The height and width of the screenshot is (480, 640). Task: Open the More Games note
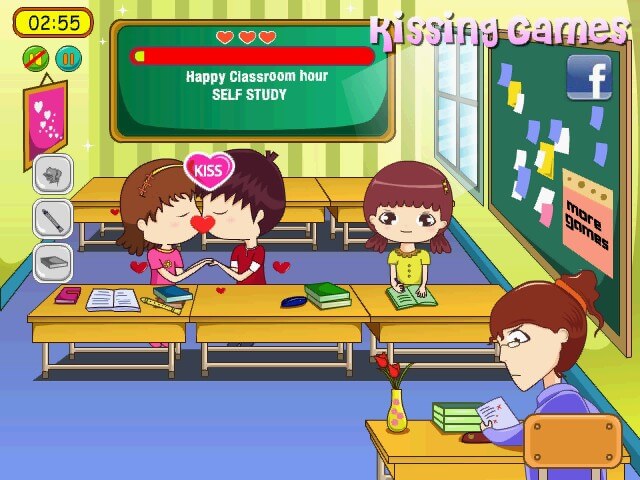587,224
